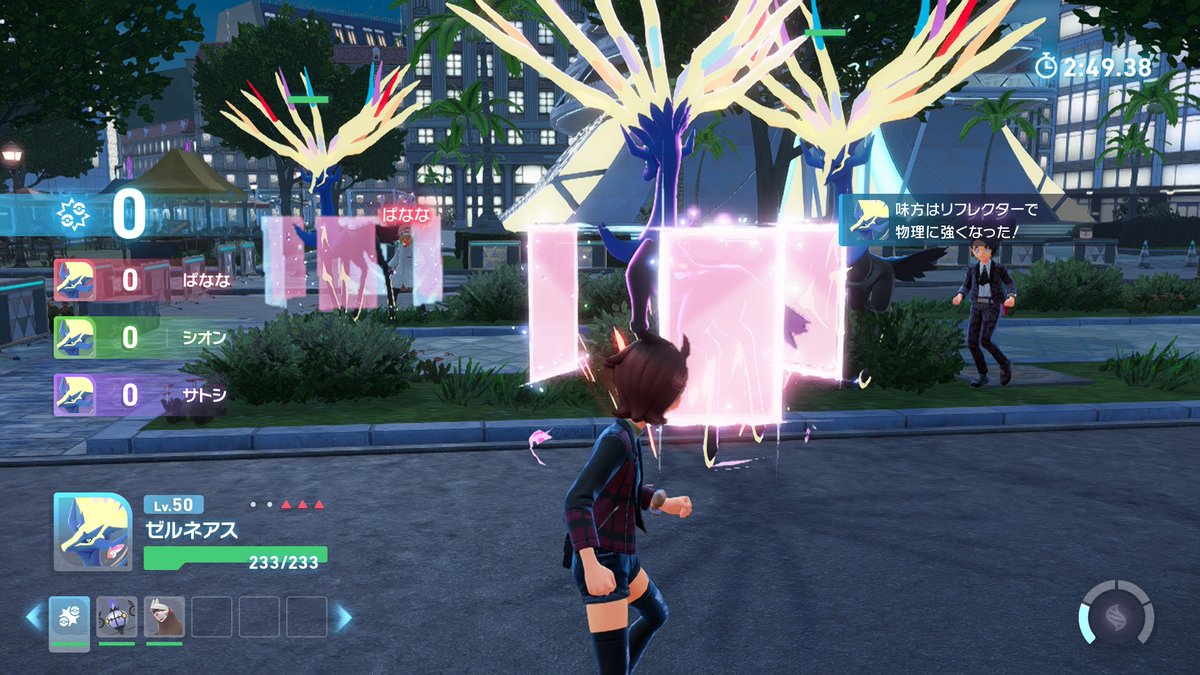Switch to the brown hooded Pokémon slot
The image size is (1200, 675).
[164, 617]
